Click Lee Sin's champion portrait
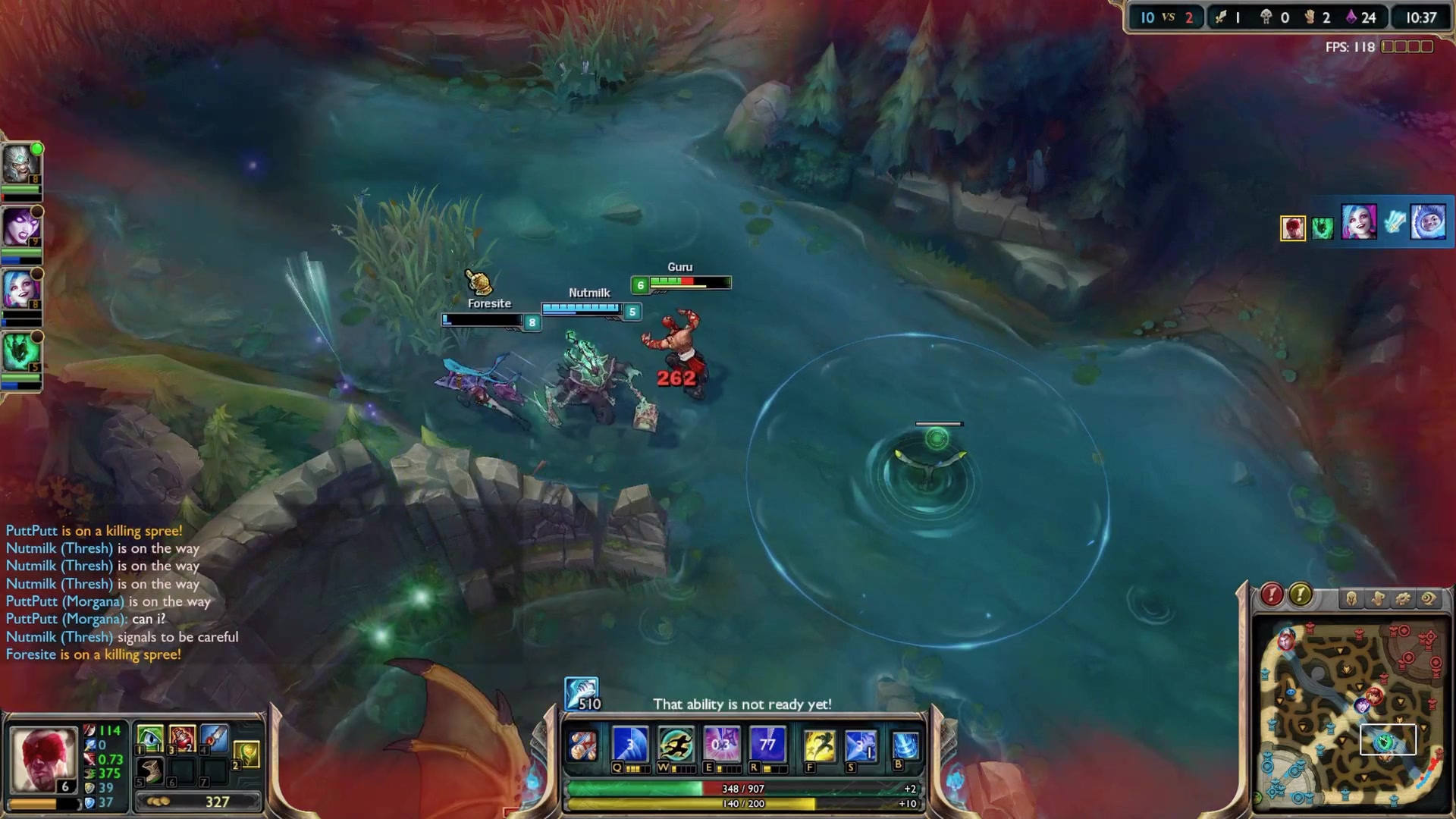 (44, 759)
